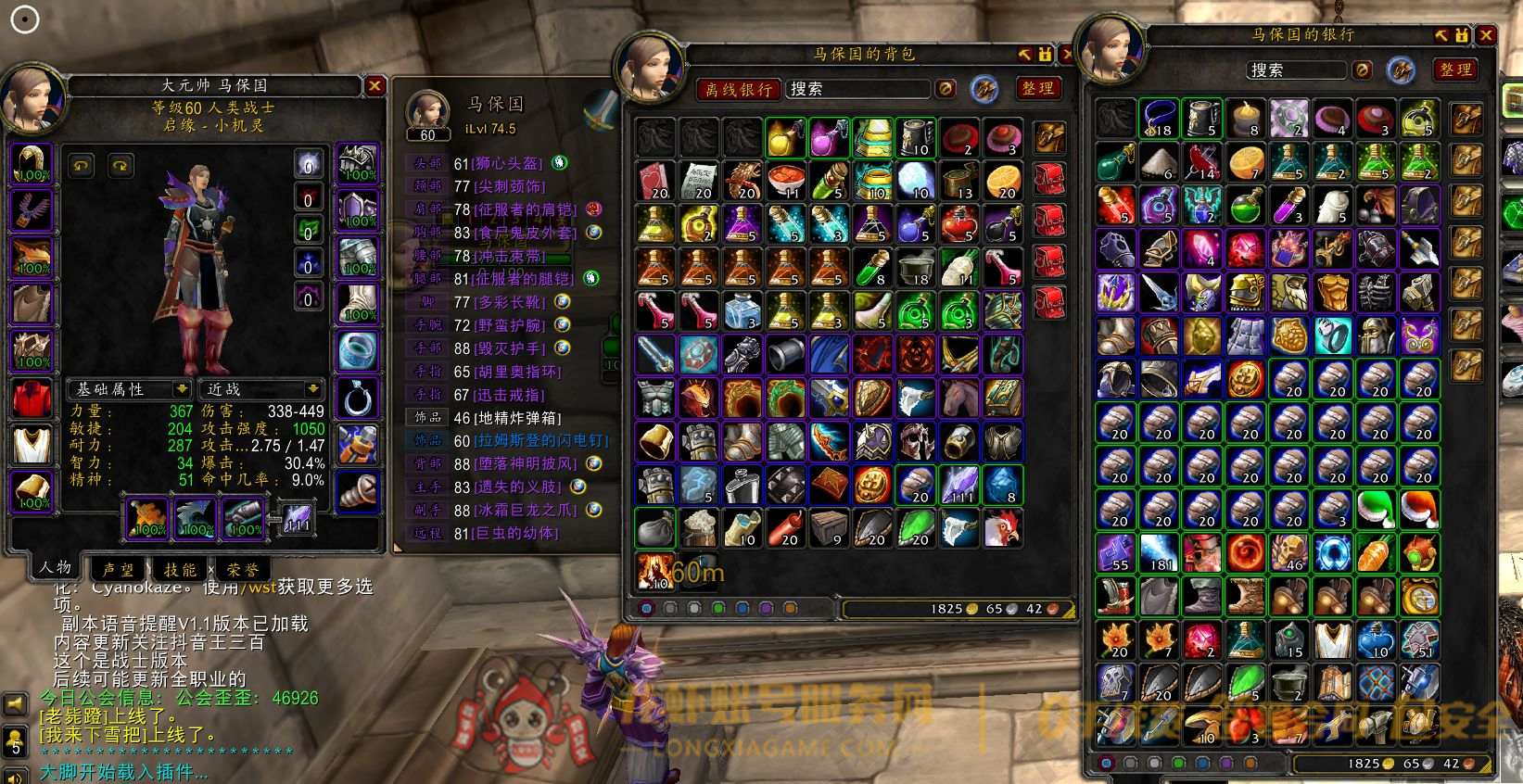Switch to the 声望 reputation tab

pos(118,569)
